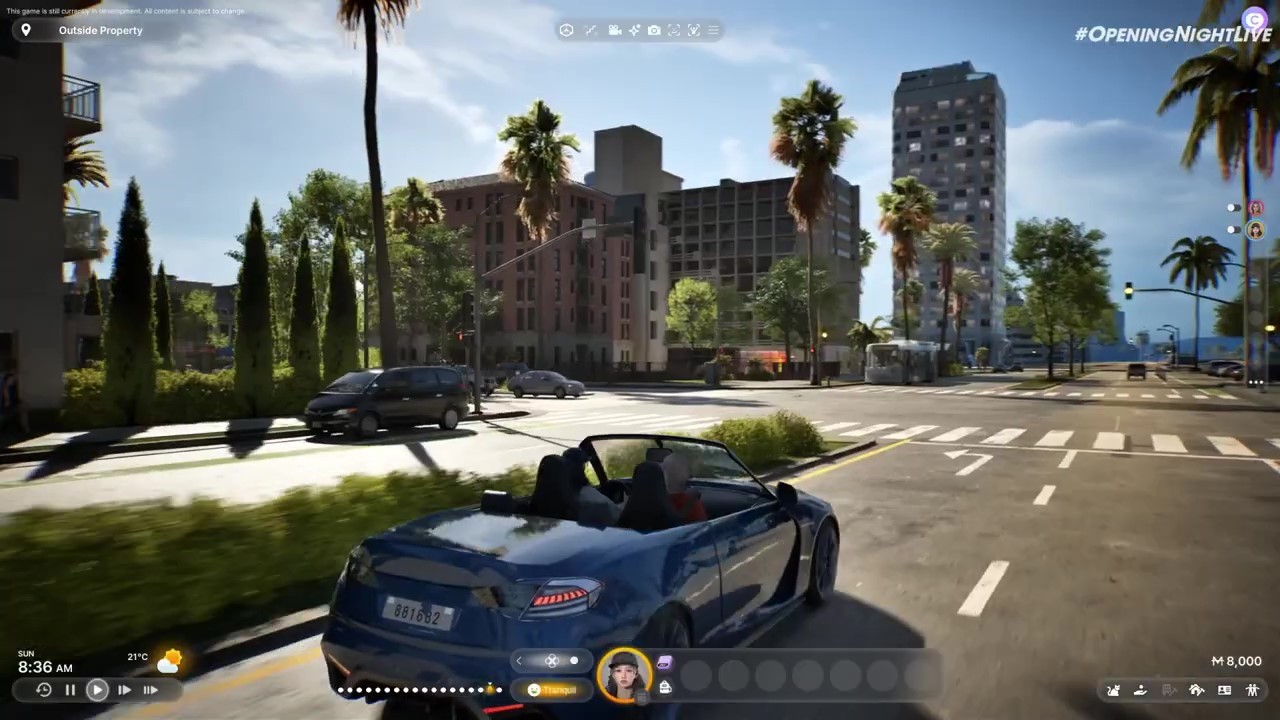Click the video camera icon in top toolbar
1280x720 pixels.
(x=614, y=30)
